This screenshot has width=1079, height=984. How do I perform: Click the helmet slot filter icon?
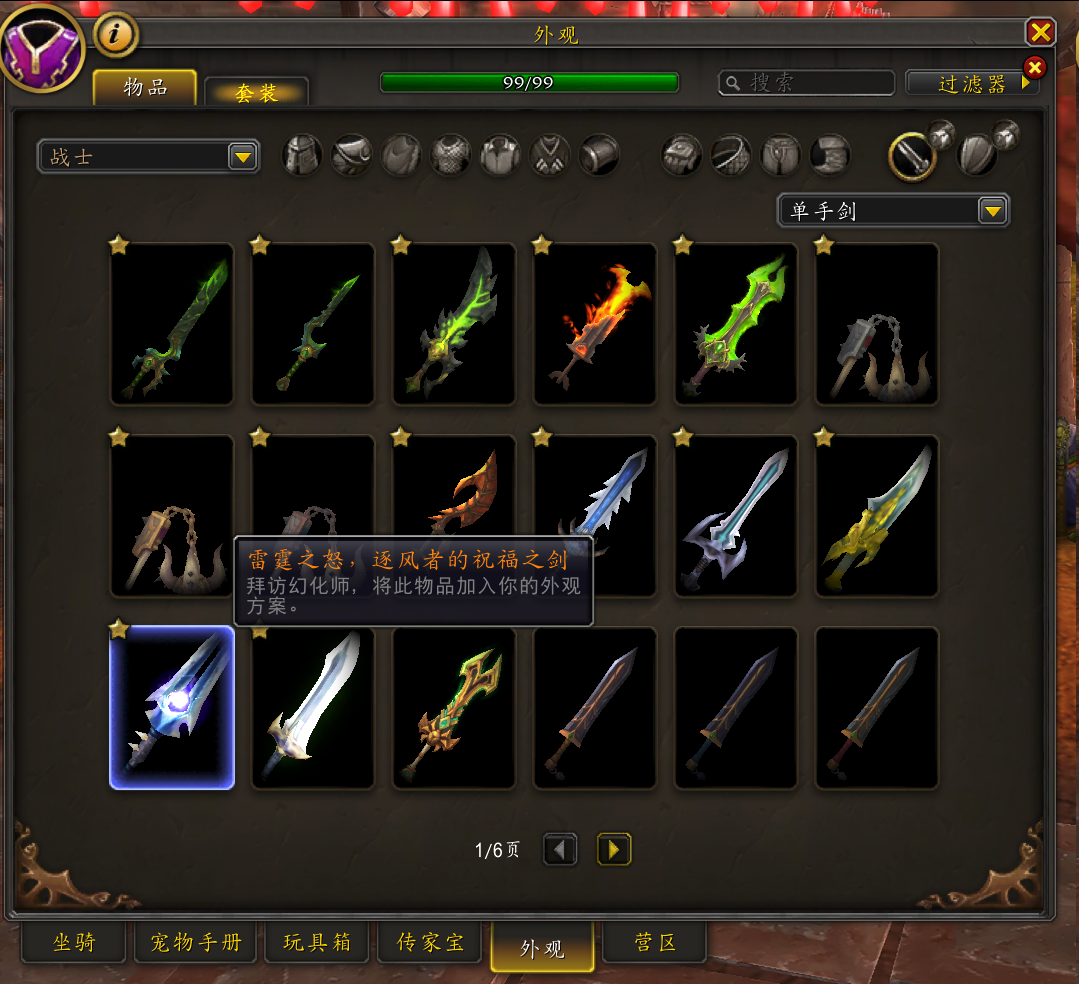pyautogui.click(x=302, y=155)
